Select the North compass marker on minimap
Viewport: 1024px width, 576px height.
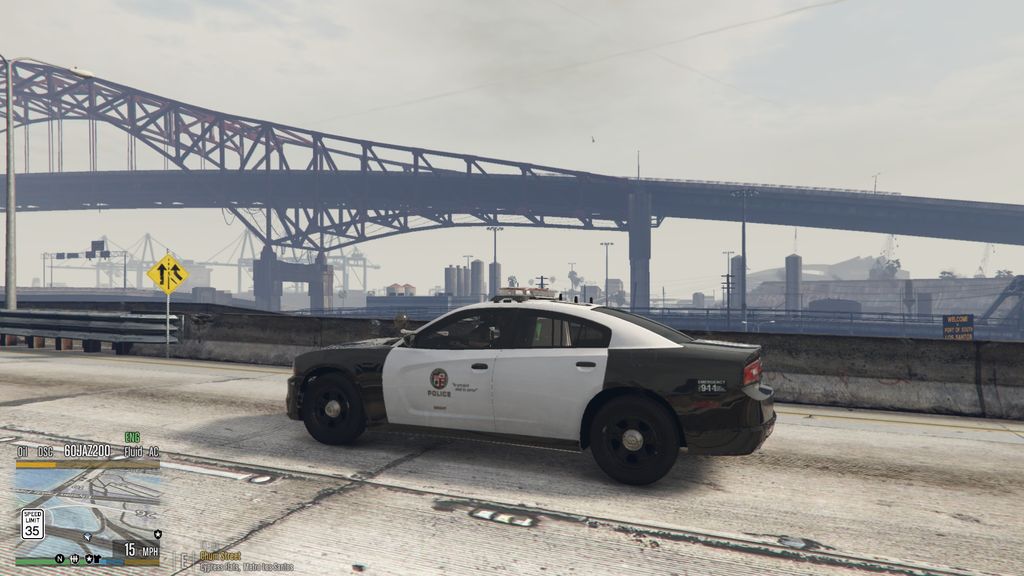point(60,558)
